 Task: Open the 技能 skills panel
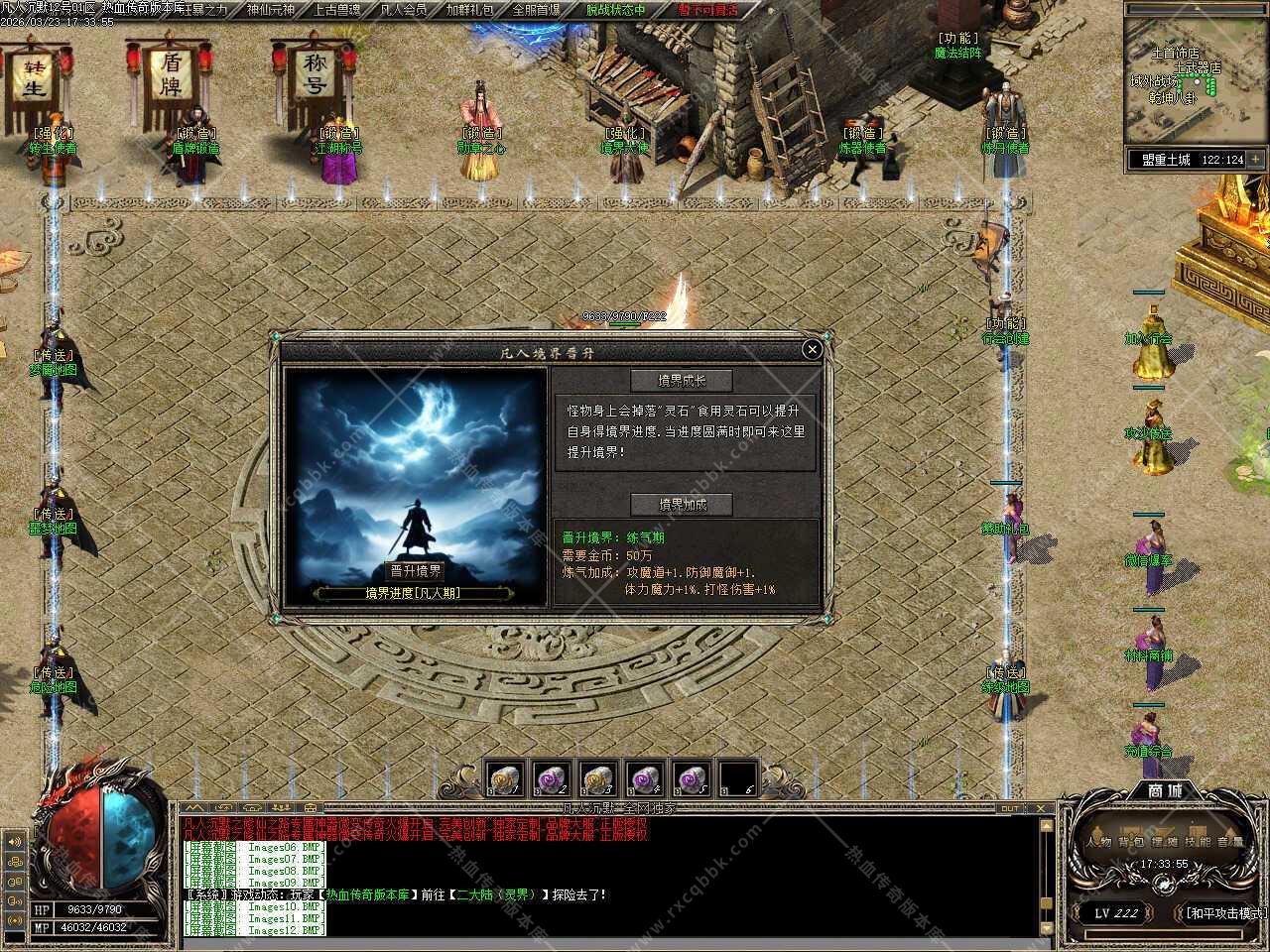[1198, 842]
